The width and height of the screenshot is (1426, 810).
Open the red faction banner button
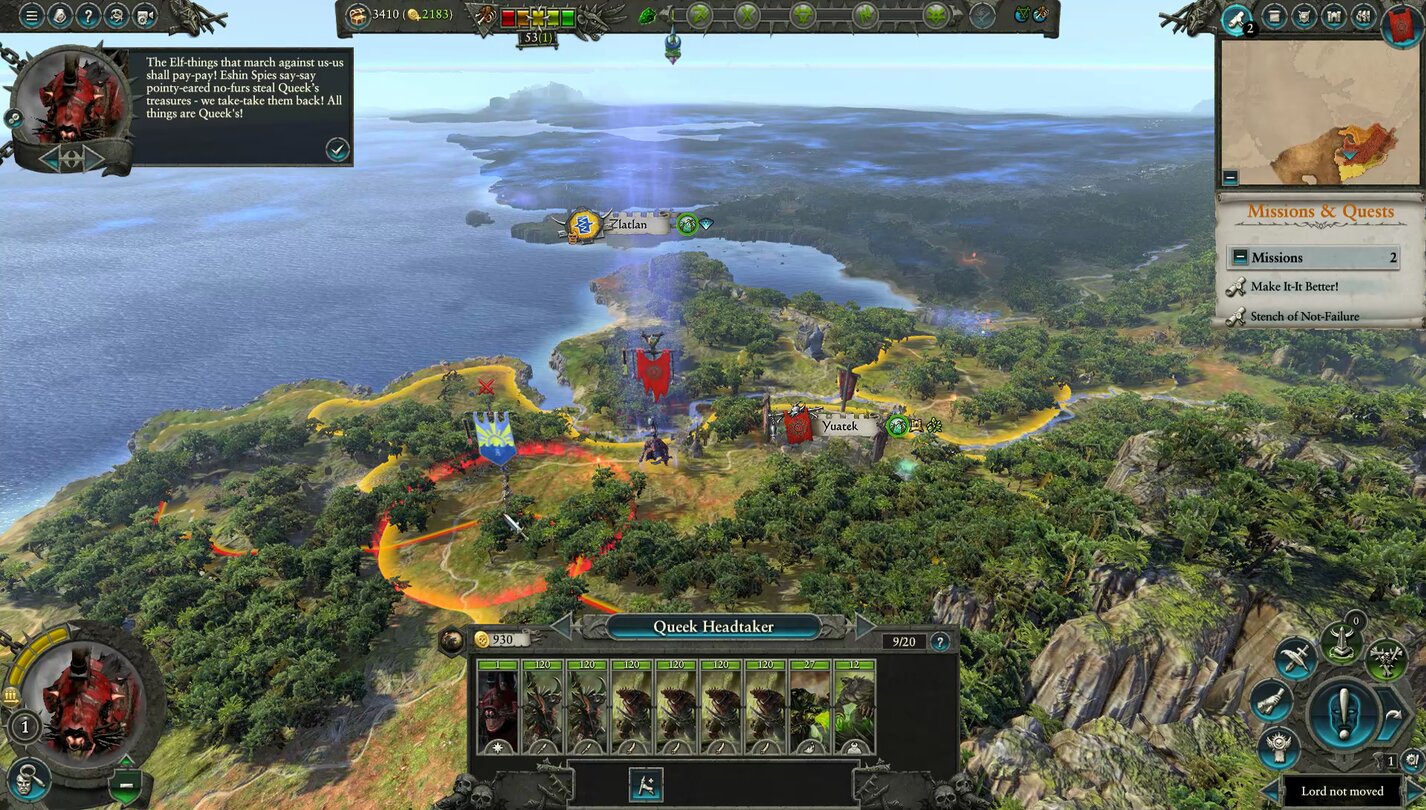(x=1402, y=23)
